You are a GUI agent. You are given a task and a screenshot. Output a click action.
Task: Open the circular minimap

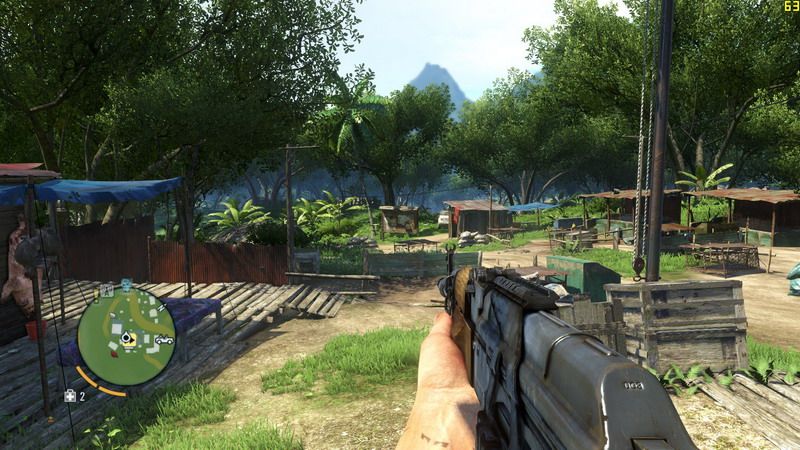pyautogui.click(x=127, y=338)
